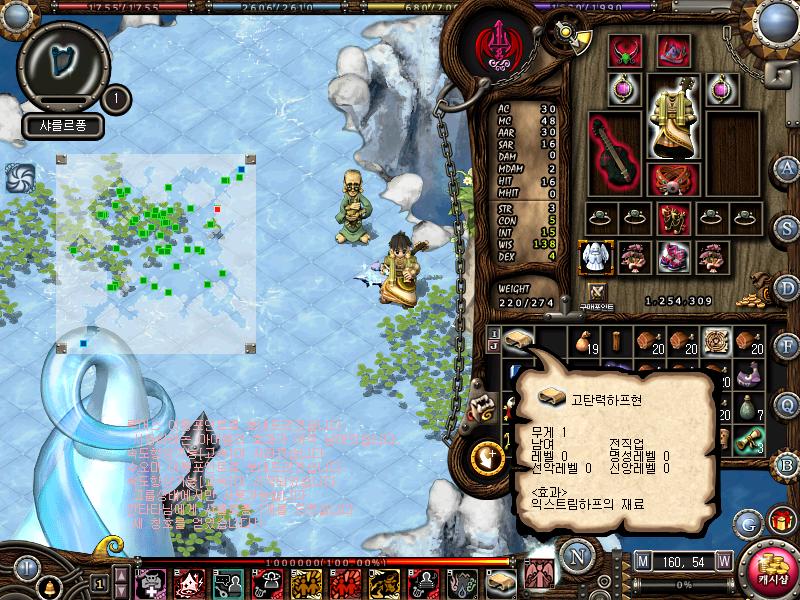Image resolution: width=800 pixels, height=600 pixels.
Task: Click the round S side button
Action: point(787,226)
